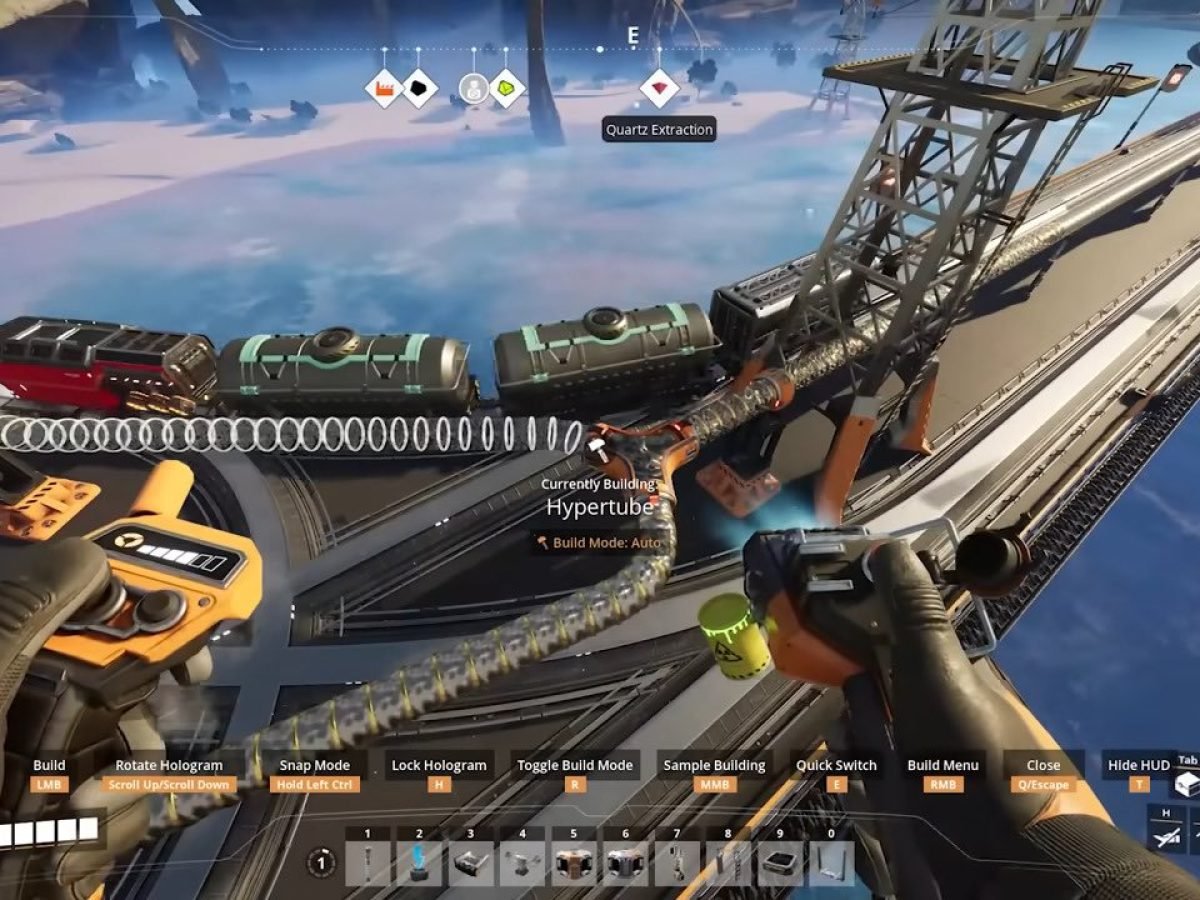Click the green ore compass marker
Image resolution: width=1200 pixels, height=900 pixels.
tap(507, 89)
